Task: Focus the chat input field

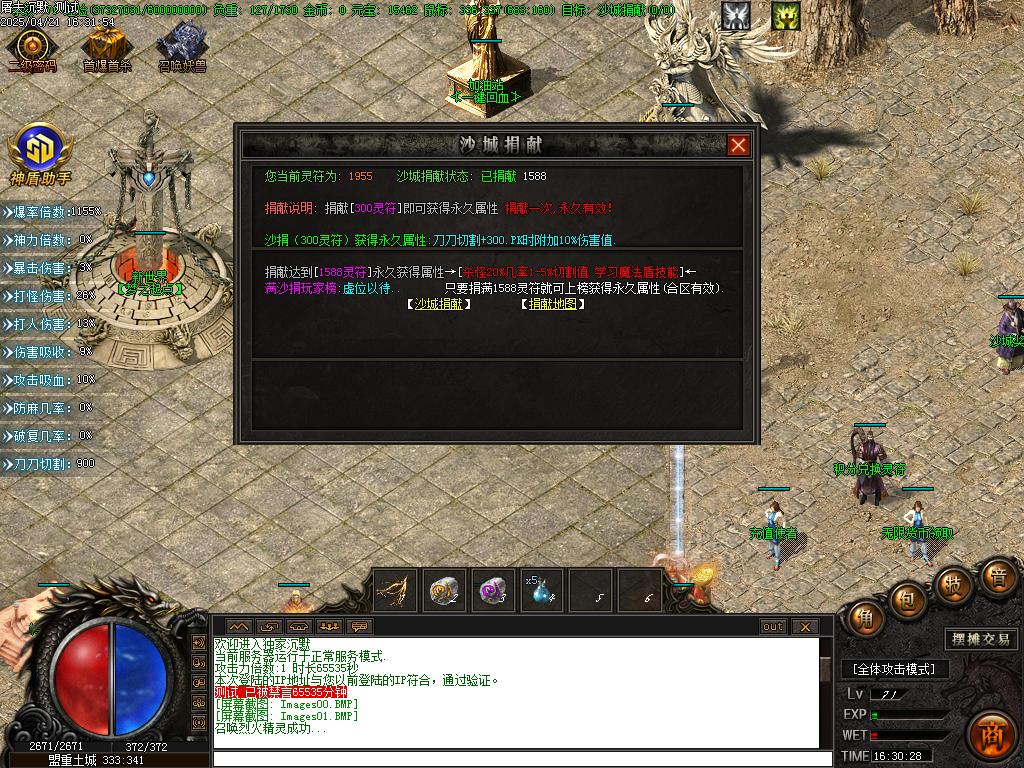Action: (520, 759)
